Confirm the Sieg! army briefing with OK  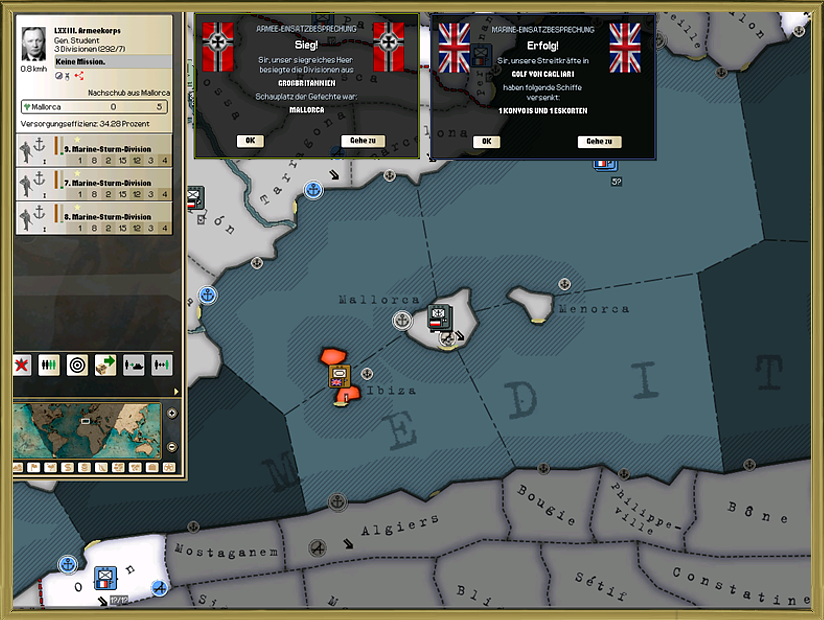(250, 141)
